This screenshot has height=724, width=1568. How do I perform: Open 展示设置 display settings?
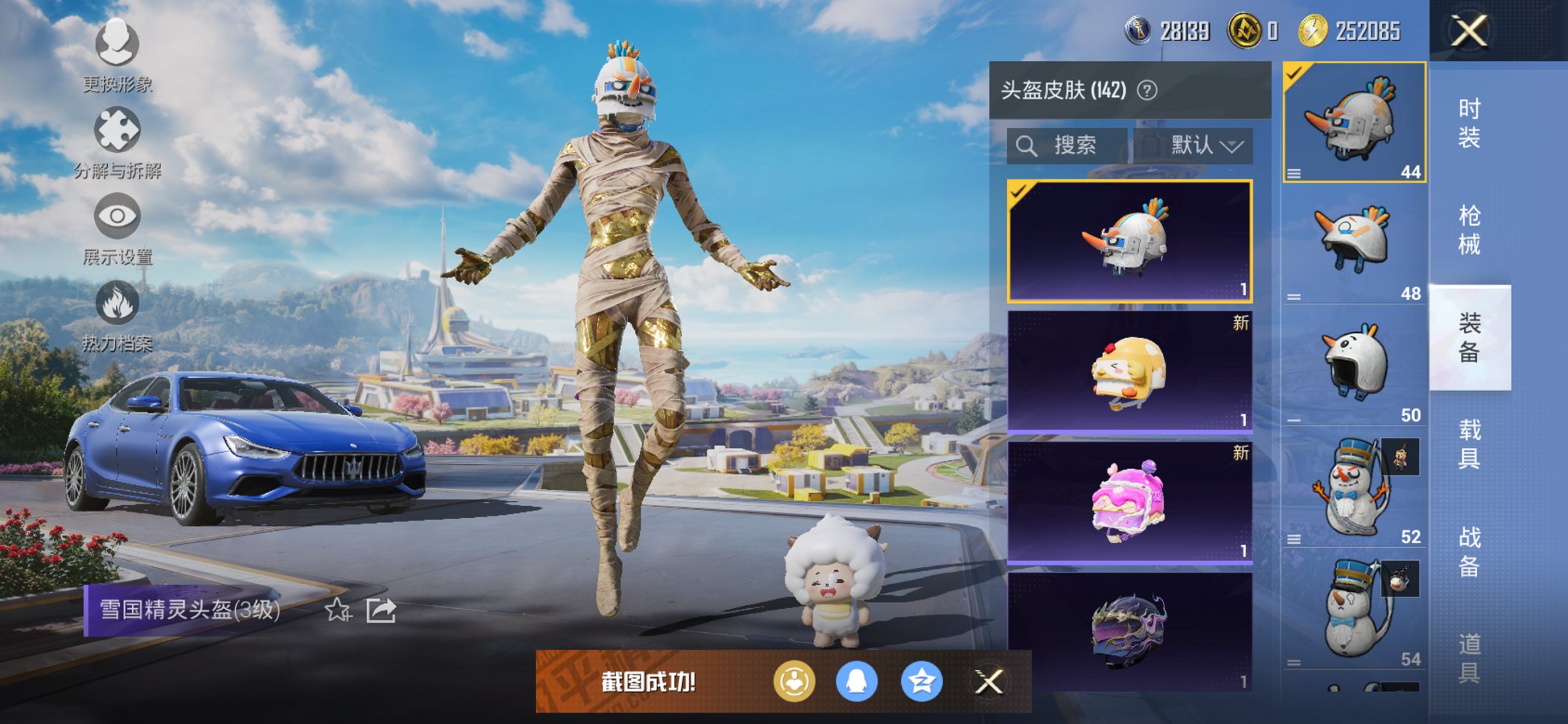coord(117,215)
